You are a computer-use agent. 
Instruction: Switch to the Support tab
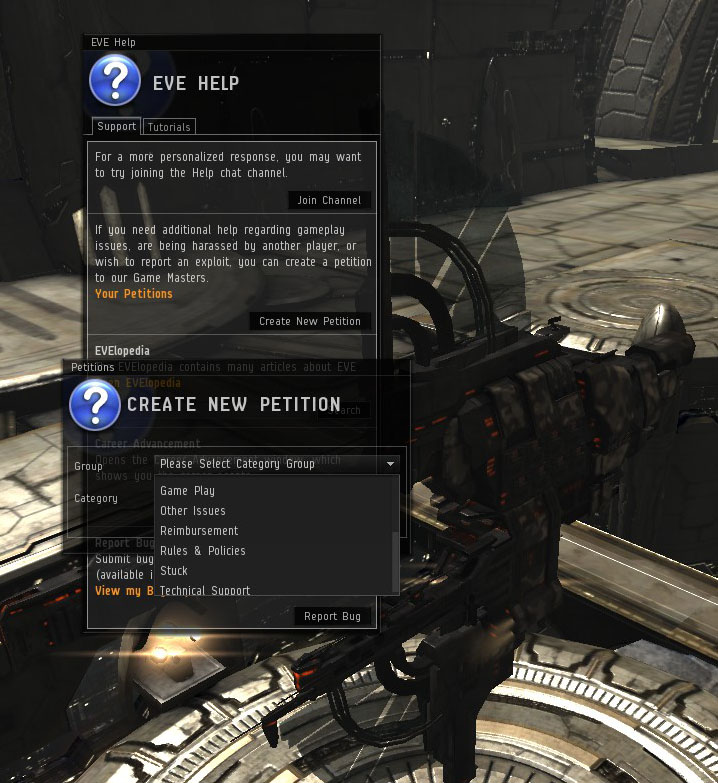tap(117, 127)
